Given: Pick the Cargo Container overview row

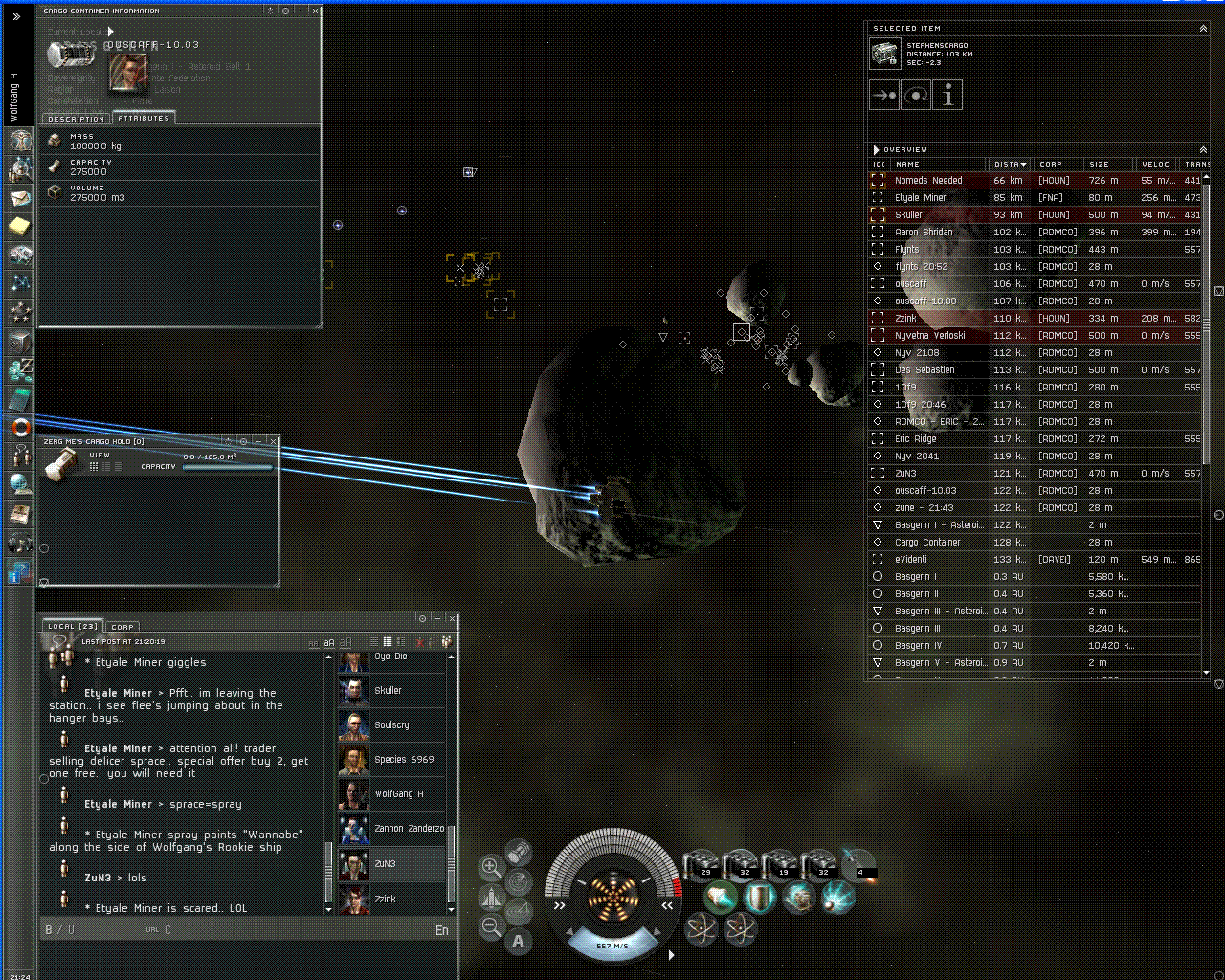Looking at the screenshot, I should [927, 543].
